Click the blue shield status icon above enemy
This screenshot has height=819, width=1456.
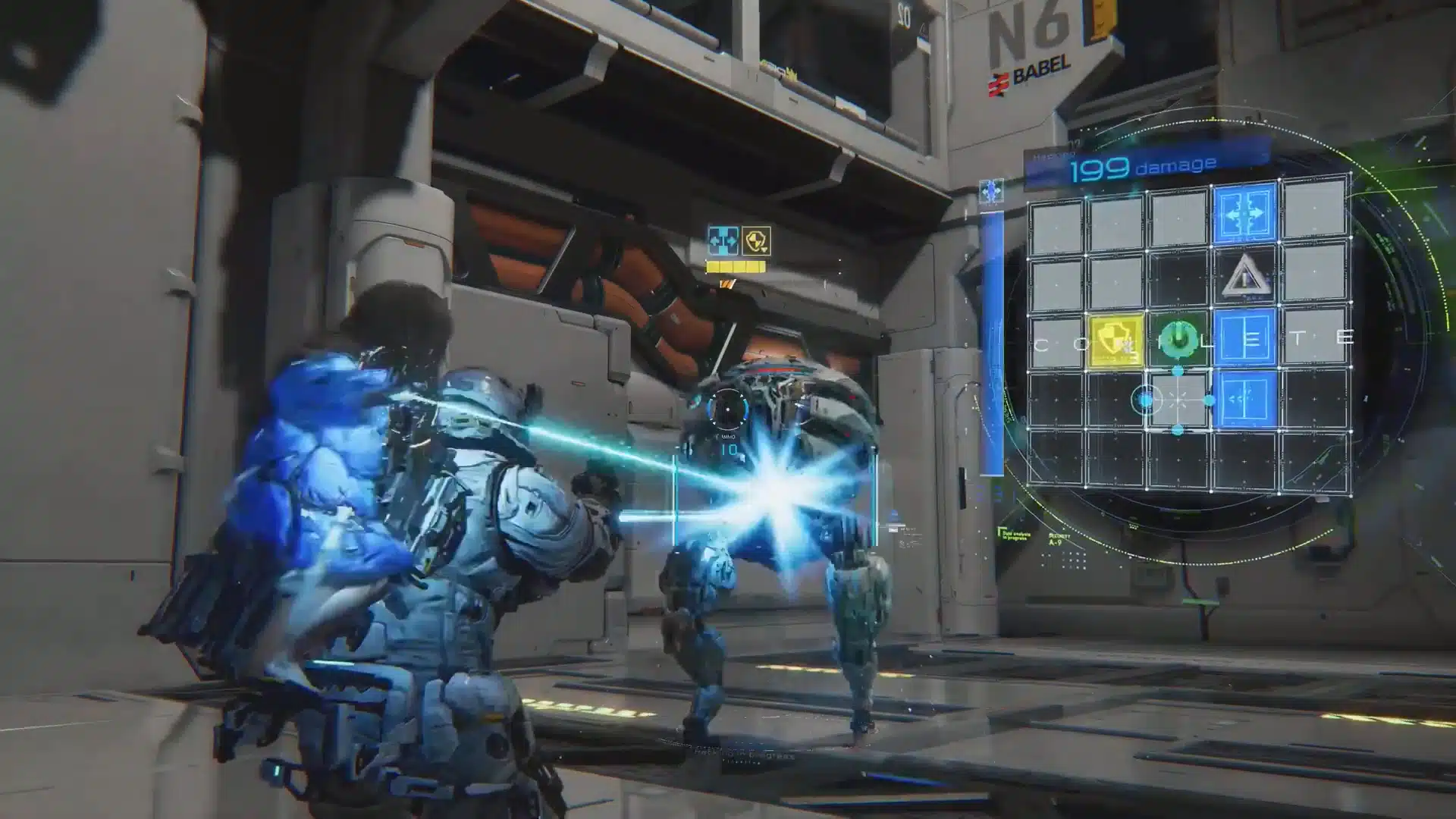coord(723,241)
